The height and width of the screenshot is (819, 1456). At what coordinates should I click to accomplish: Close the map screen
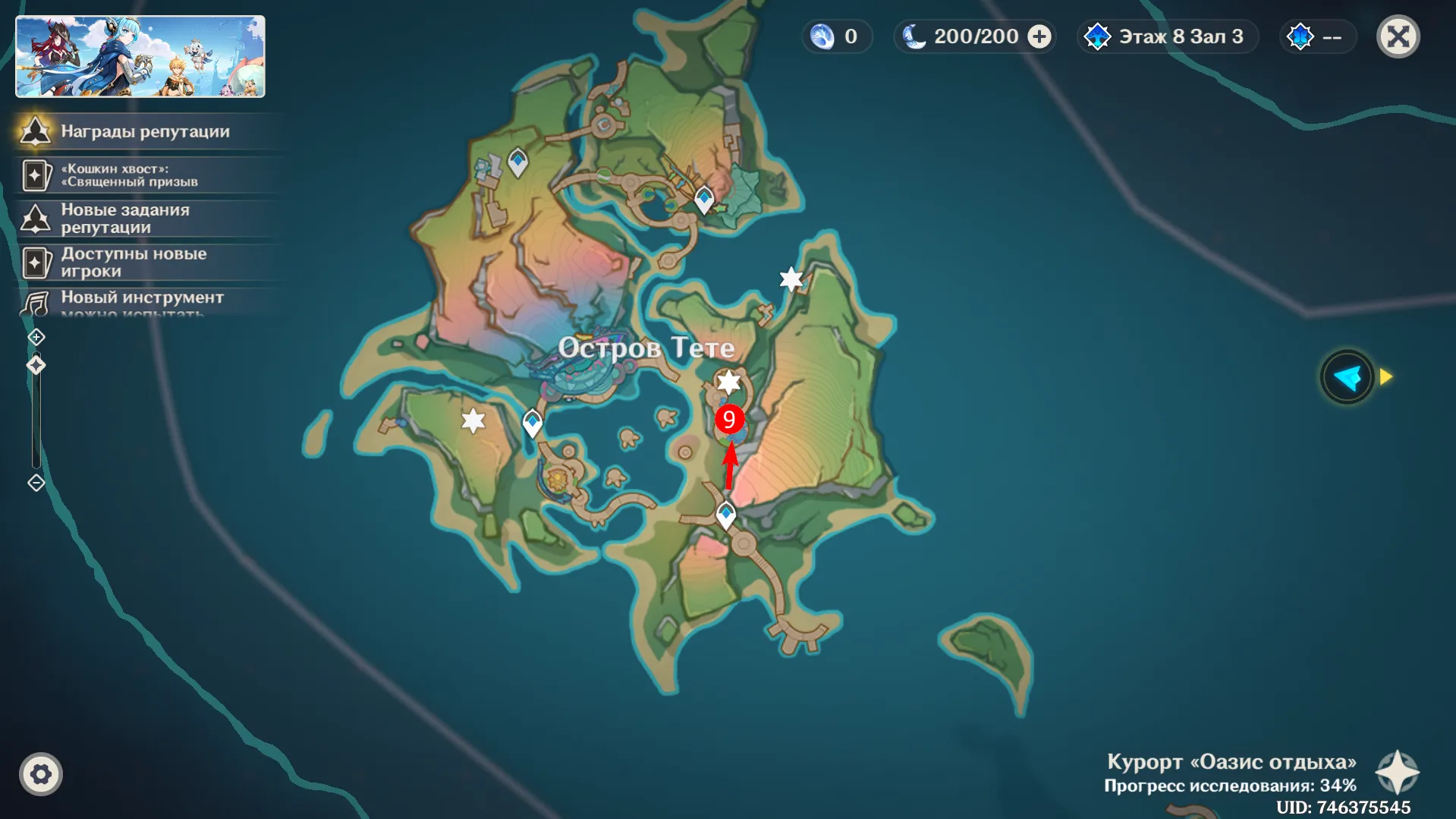tap(1398, 36)
